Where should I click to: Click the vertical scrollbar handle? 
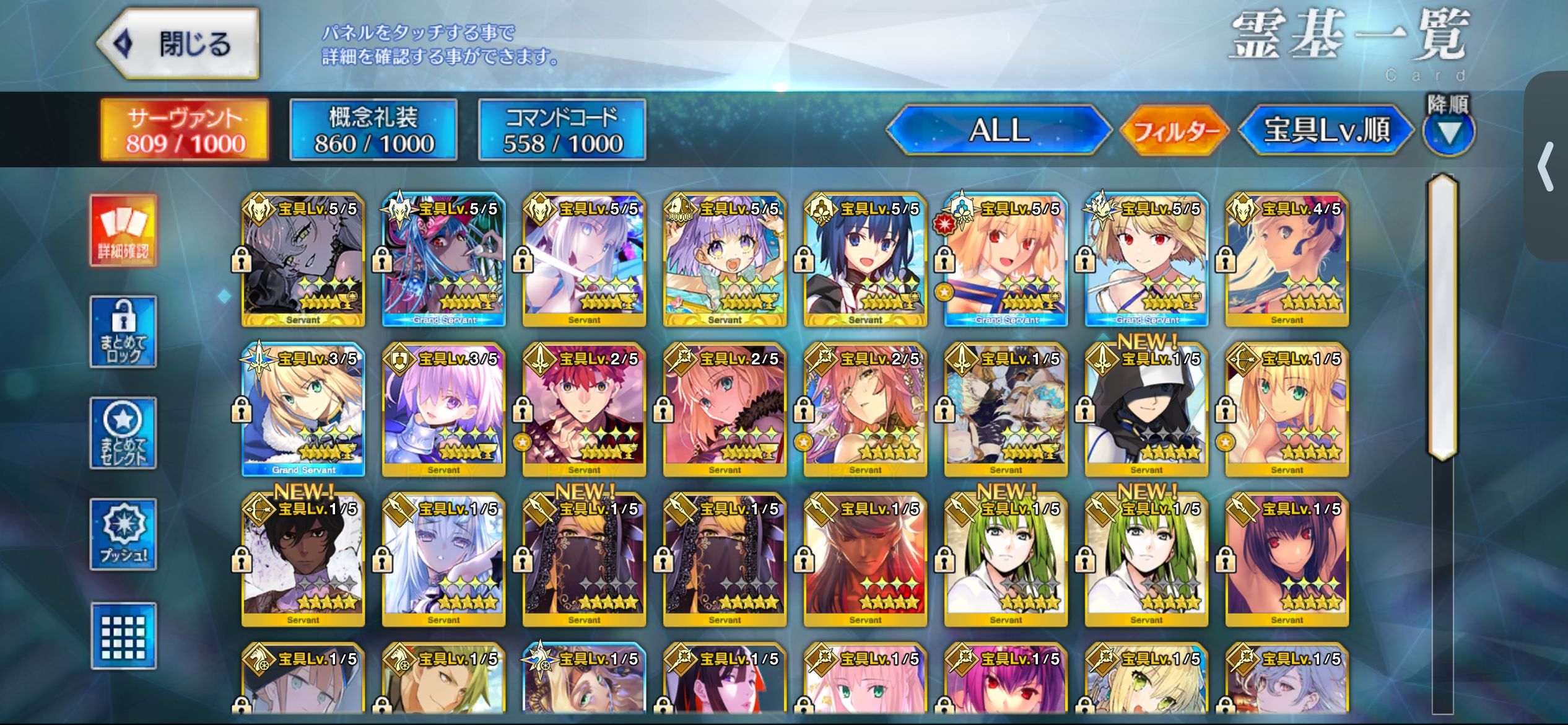tap(1442, 316)
